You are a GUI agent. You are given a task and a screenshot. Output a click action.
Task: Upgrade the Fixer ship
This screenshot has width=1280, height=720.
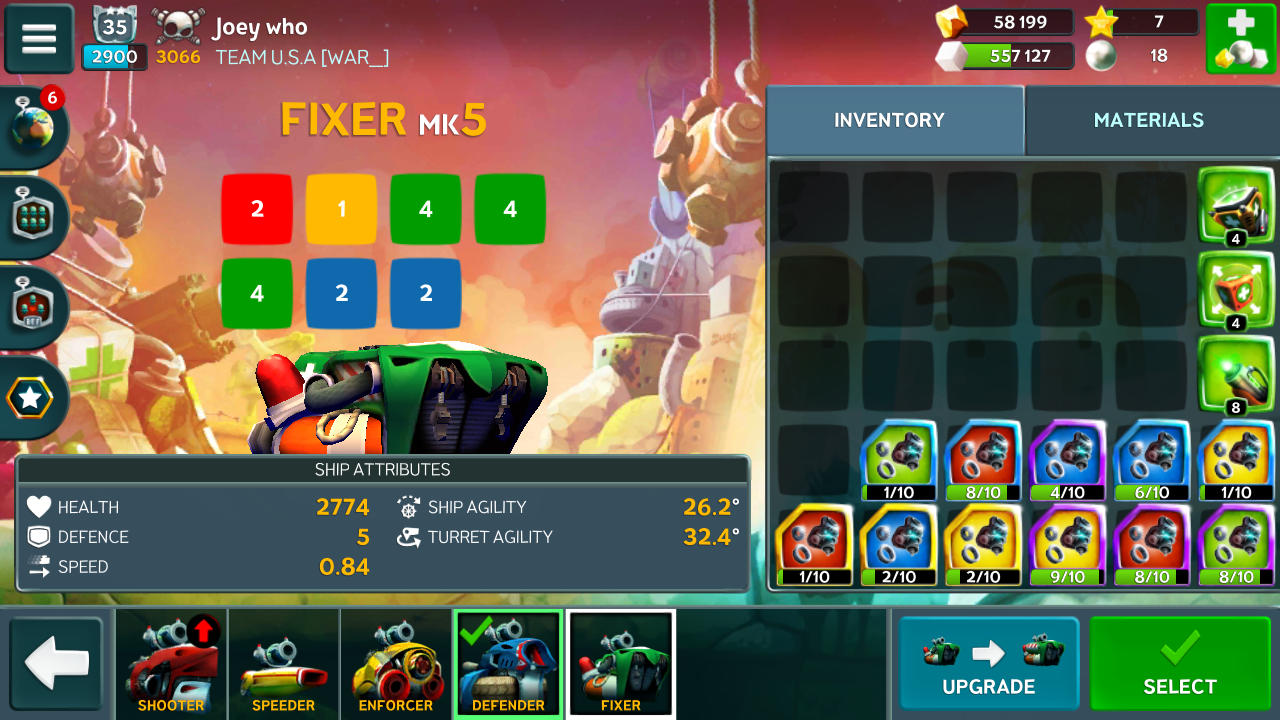(988, 664)
